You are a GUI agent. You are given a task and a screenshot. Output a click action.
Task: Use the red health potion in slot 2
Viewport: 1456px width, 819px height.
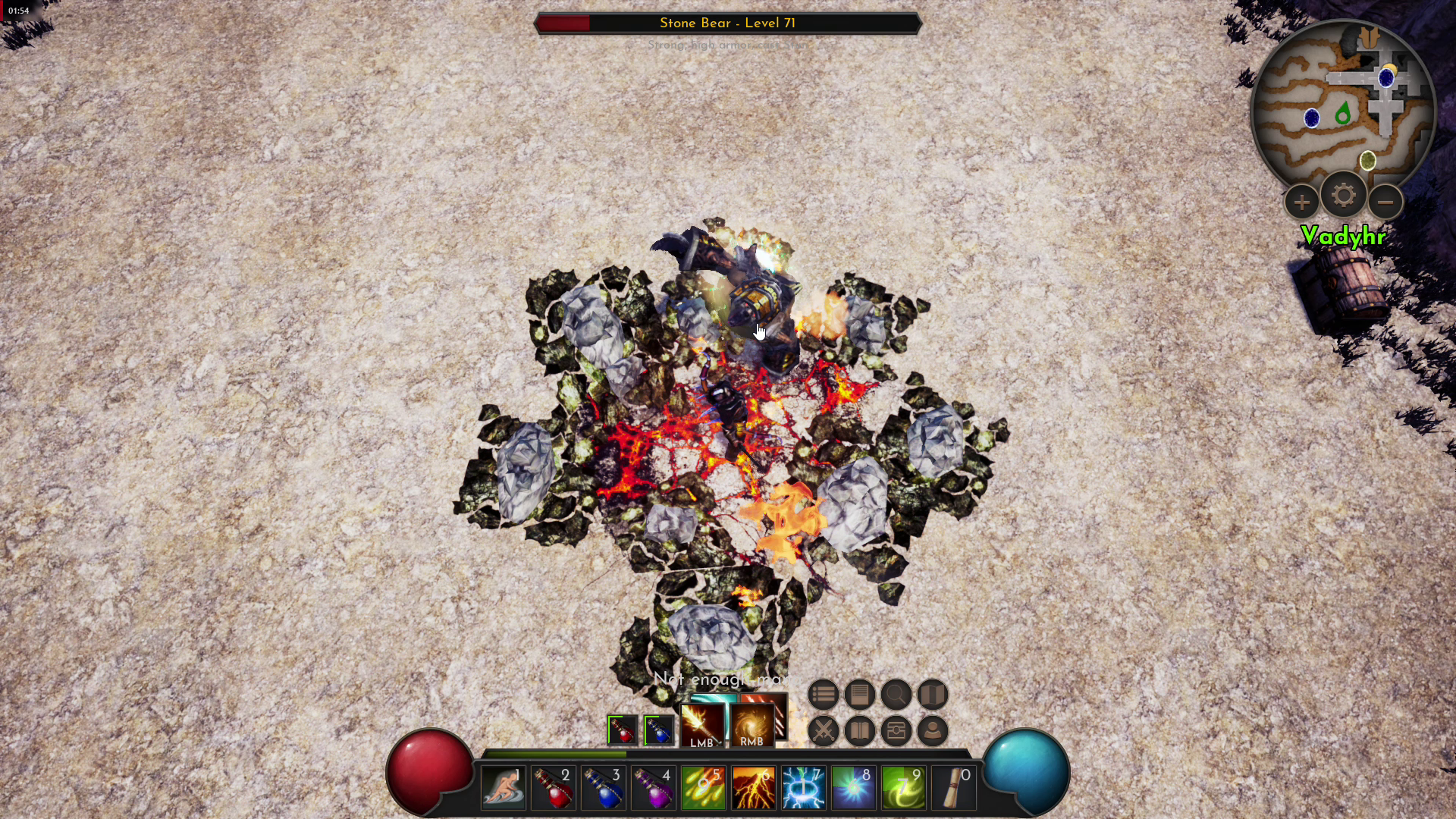pyautogui.click(x=554, y=788)
